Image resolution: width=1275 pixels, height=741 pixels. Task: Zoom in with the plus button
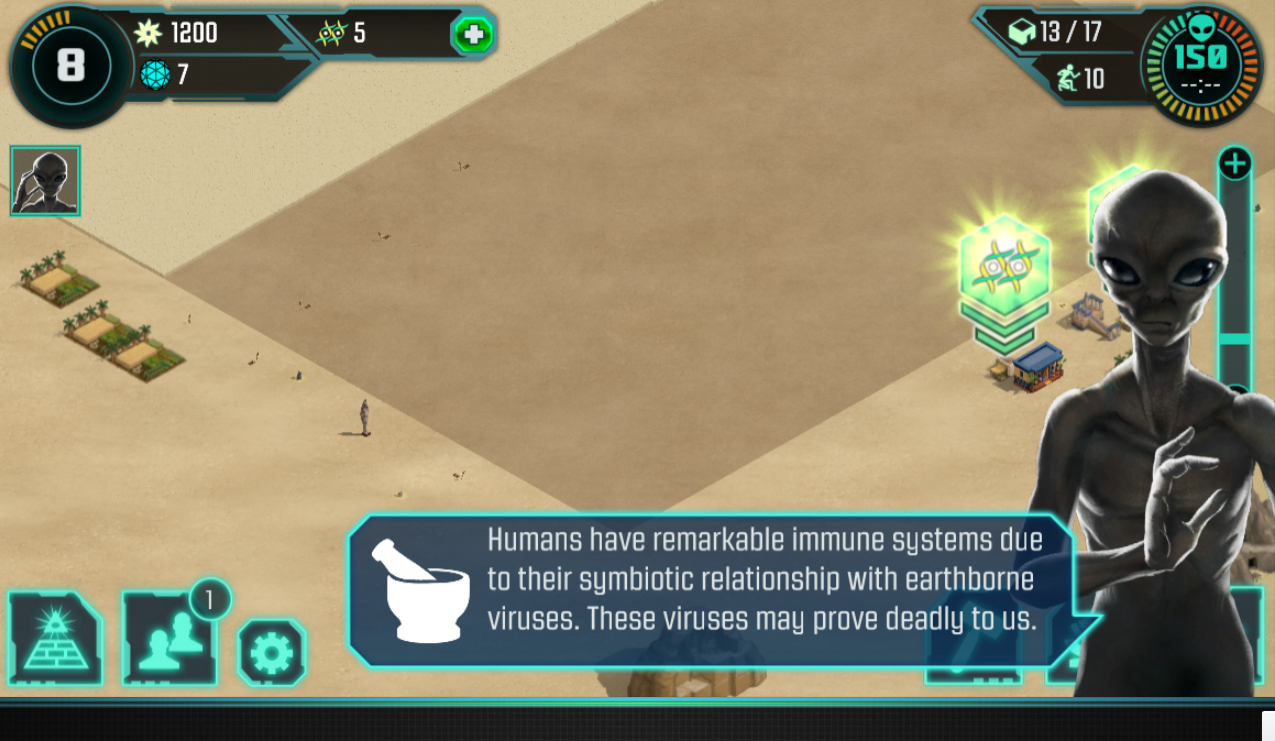[1235, 163]
